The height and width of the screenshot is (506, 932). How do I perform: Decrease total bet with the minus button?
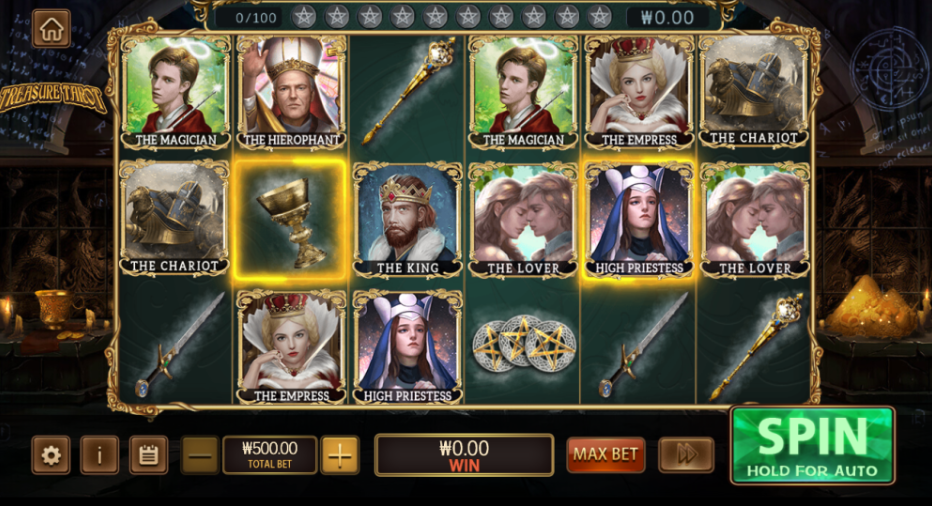(200, 455)
